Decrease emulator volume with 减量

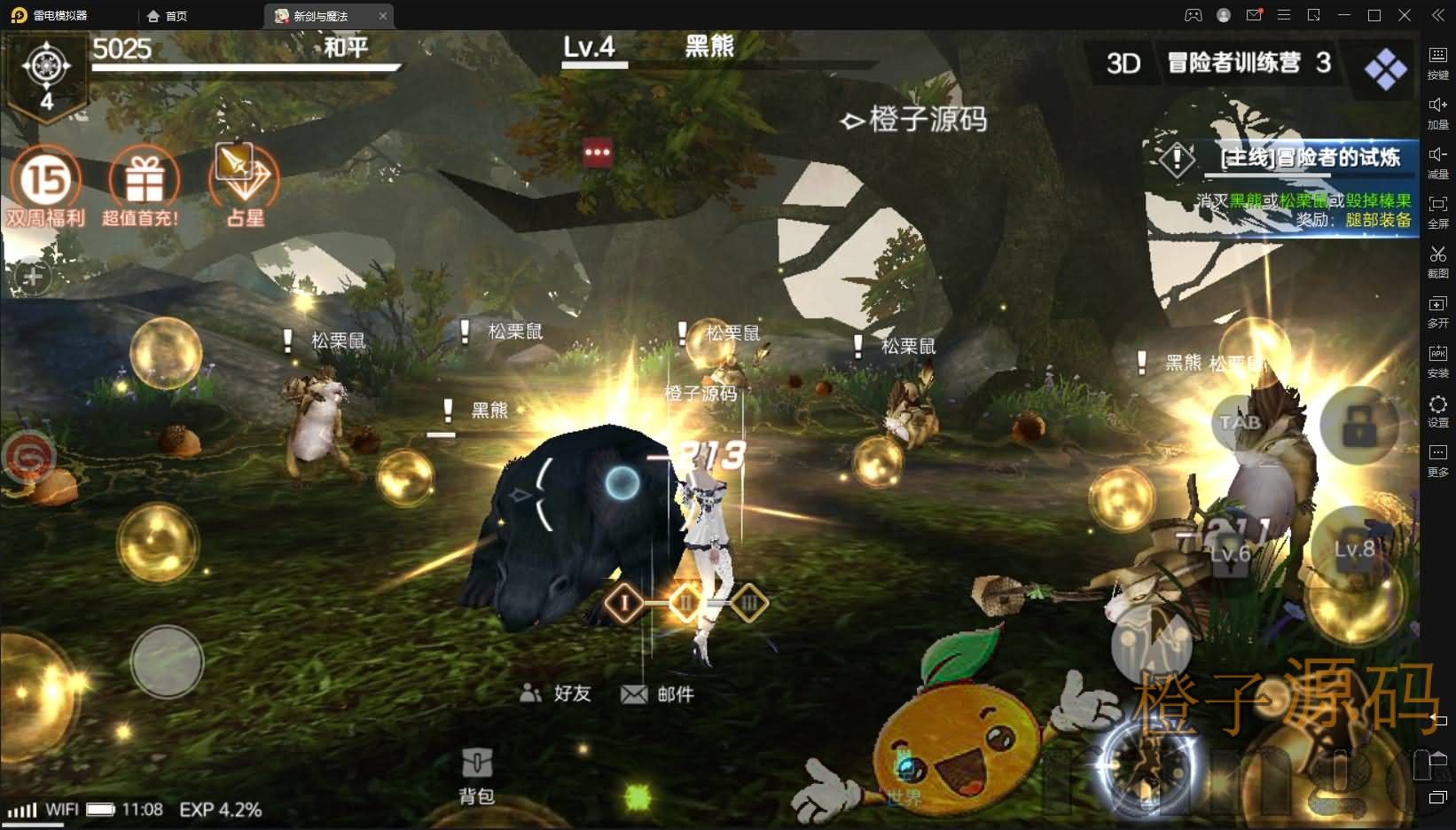click(x=1438, y=161)
